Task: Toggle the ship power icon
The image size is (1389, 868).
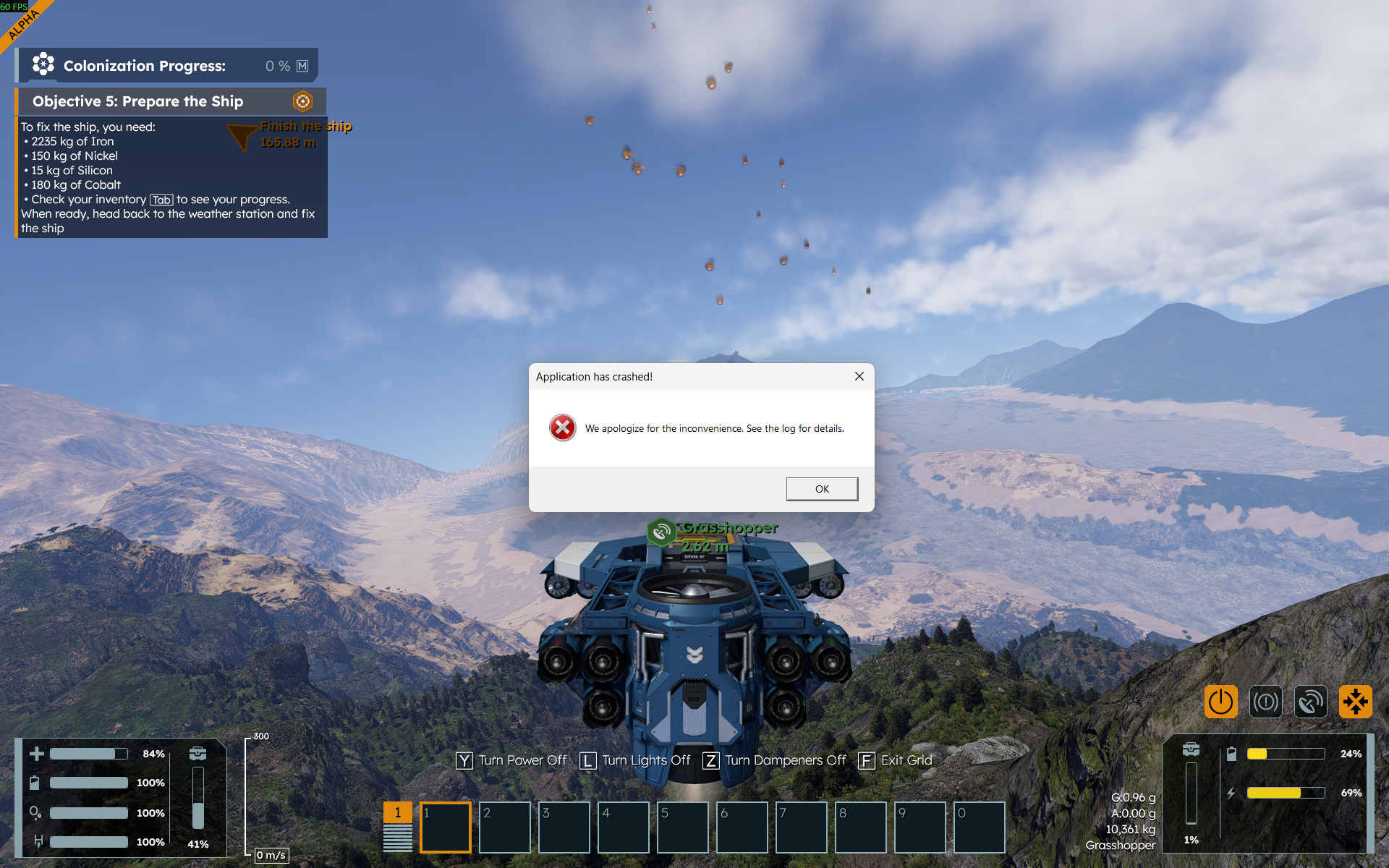Action: 1220,702
